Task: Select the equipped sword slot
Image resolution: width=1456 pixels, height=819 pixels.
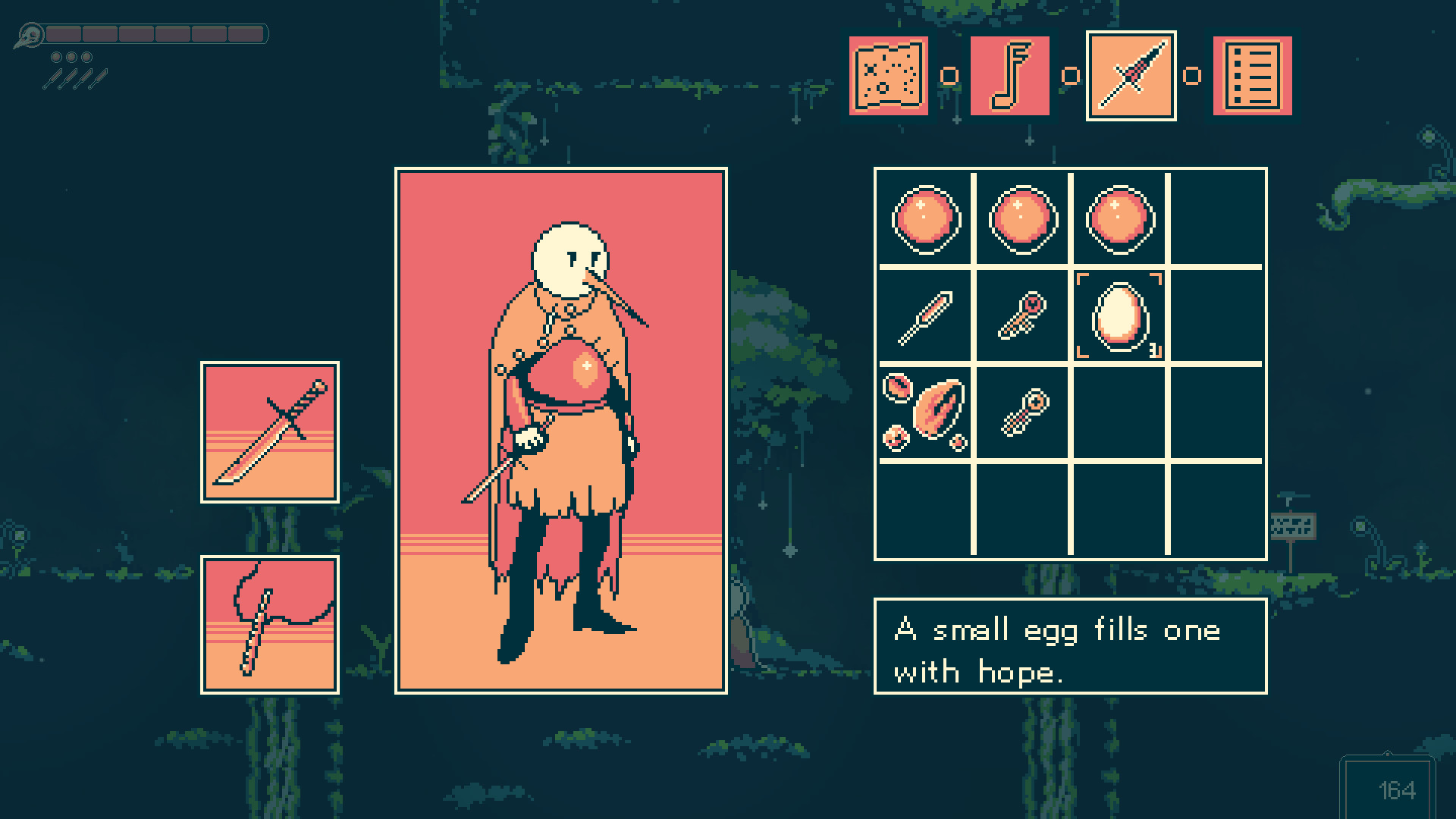Action: (x=269, y=432)
